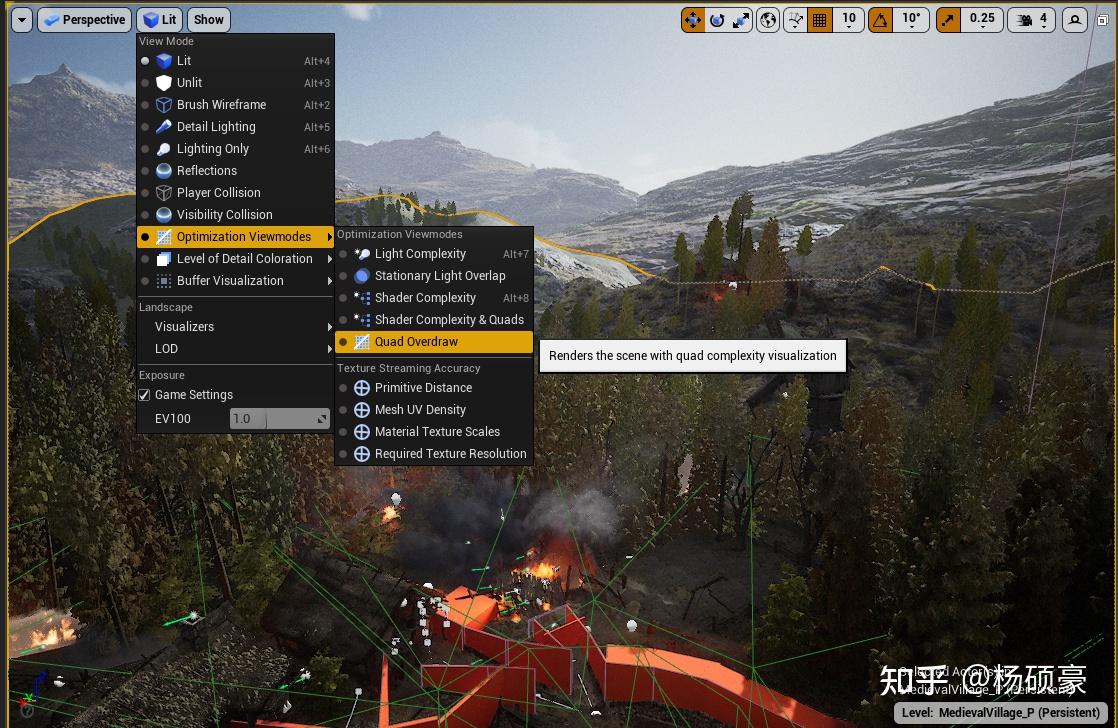The height and width of the screenshot is (728, 1118).
Task: Open Level of Detail Coloration submenu
Action: click(244, 259)
